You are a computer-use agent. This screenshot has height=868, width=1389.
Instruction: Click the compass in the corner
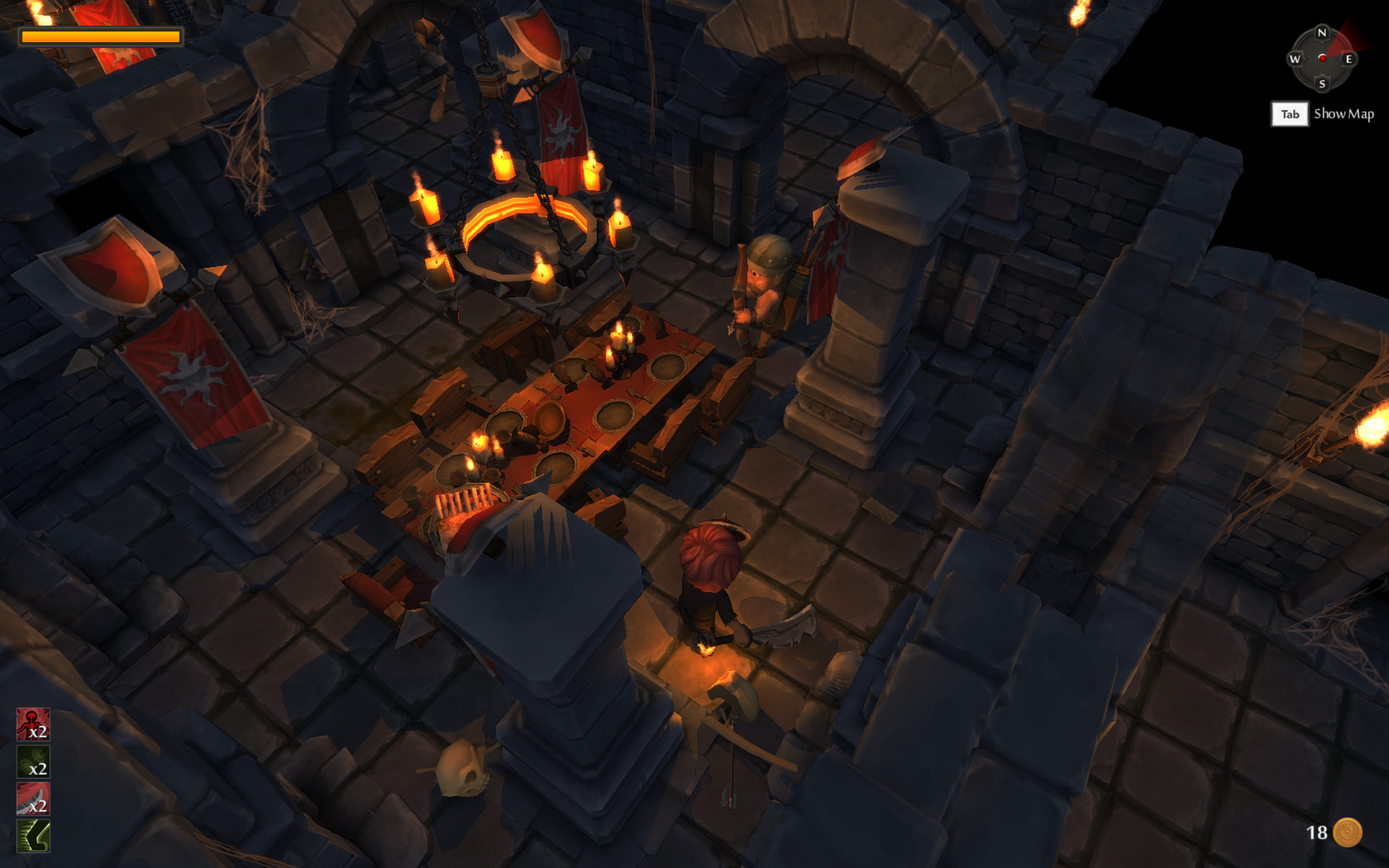click(x=1322, y=60)
